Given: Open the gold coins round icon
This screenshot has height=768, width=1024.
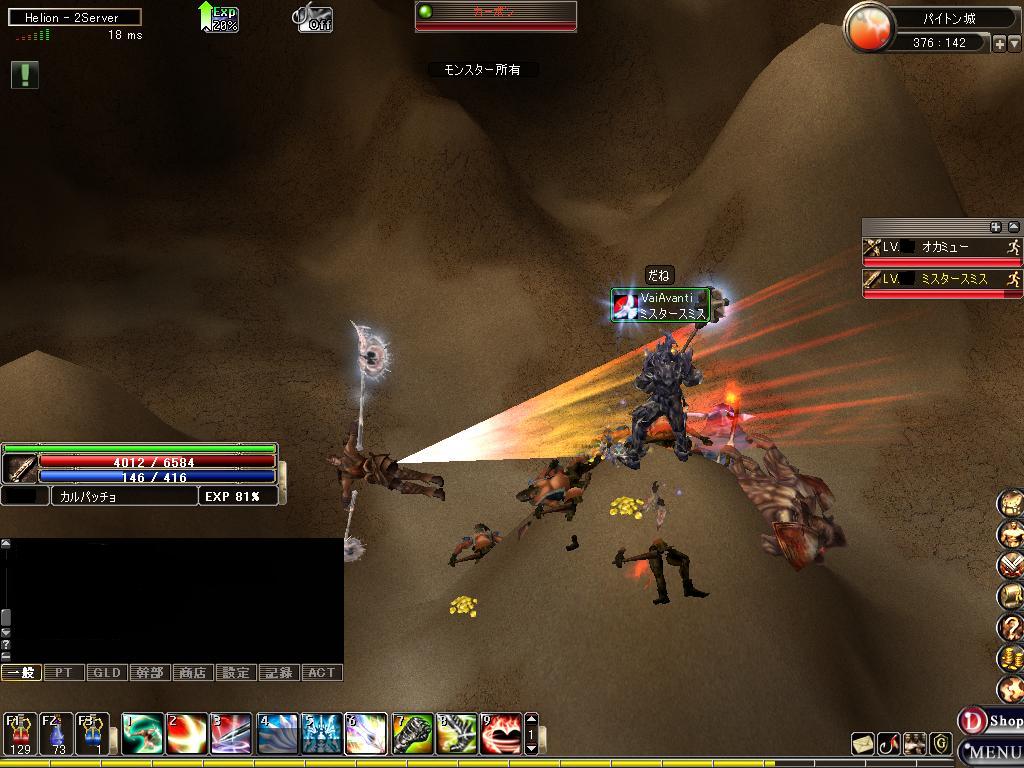Looking at the screenshot, I should [x=1011, y=658].
